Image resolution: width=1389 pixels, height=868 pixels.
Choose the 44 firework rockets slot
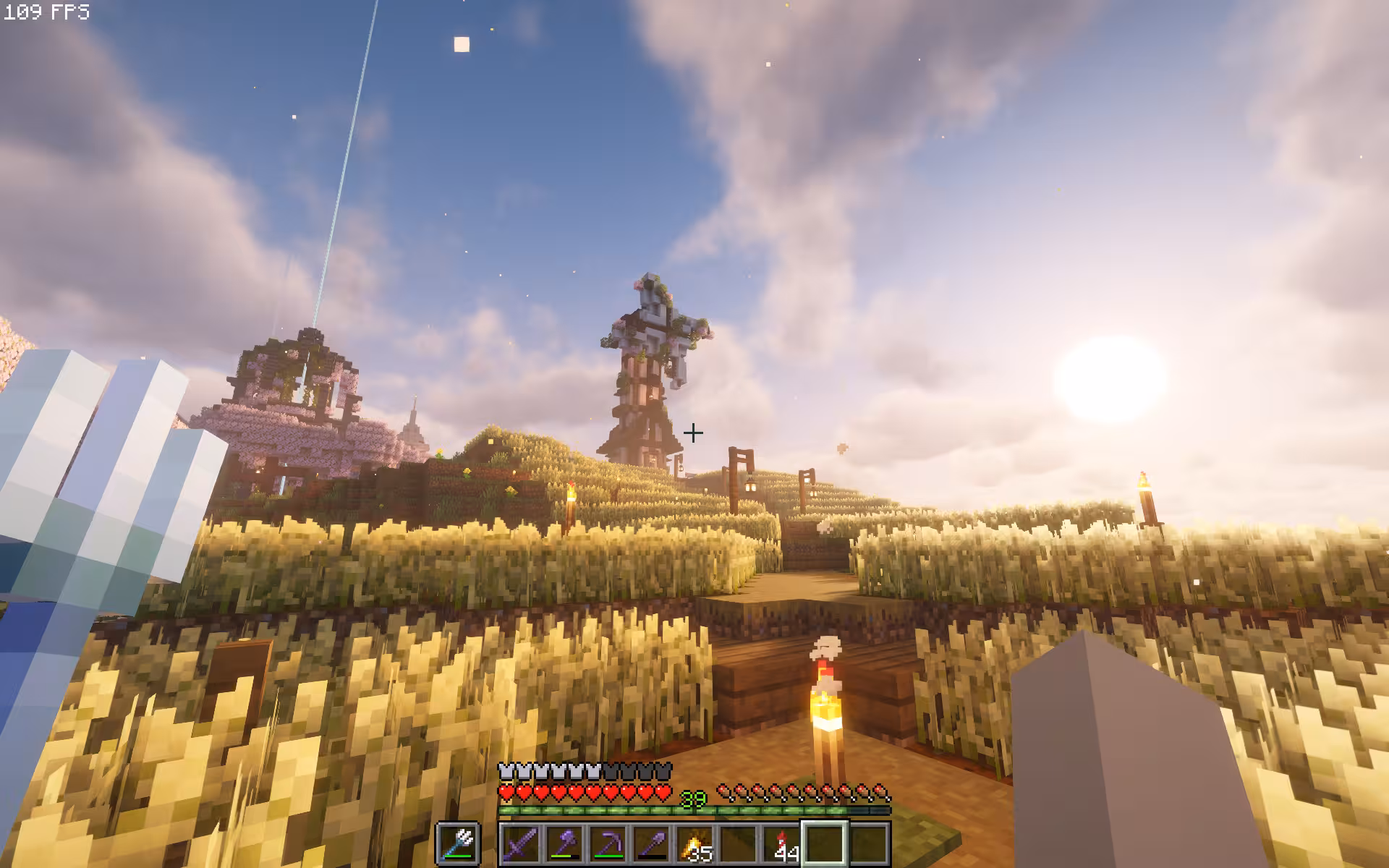[781, 843]
